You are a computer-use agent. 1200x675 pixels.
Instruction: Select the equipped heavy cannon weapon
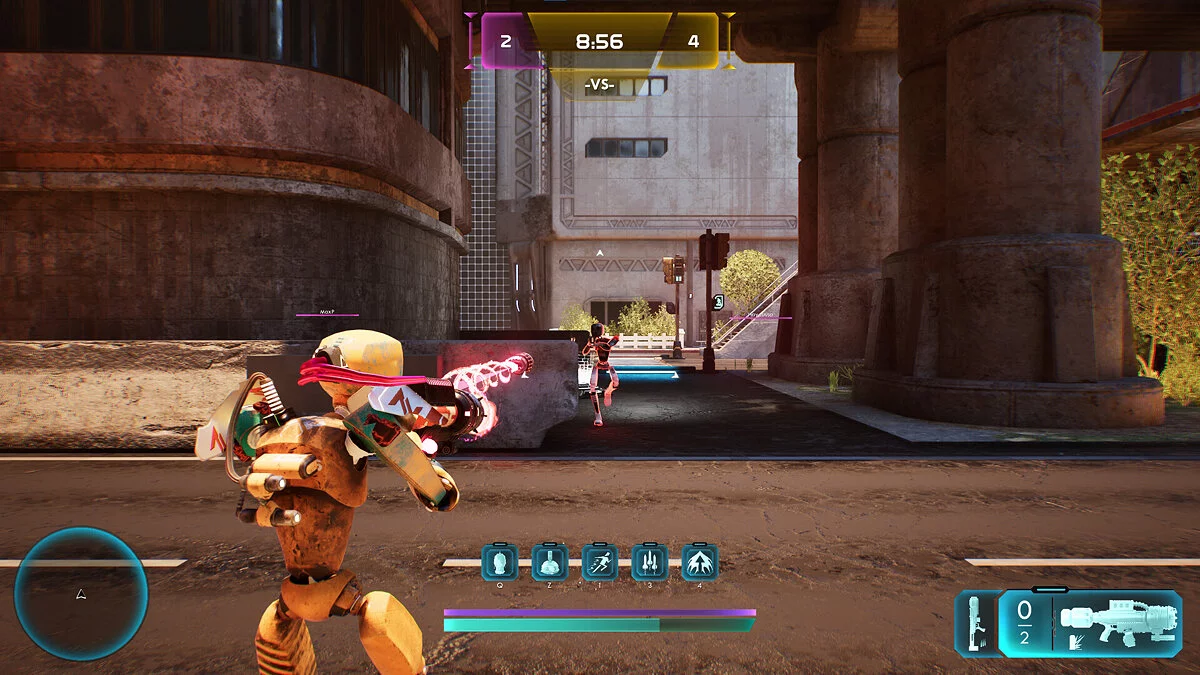[1117, 623]
